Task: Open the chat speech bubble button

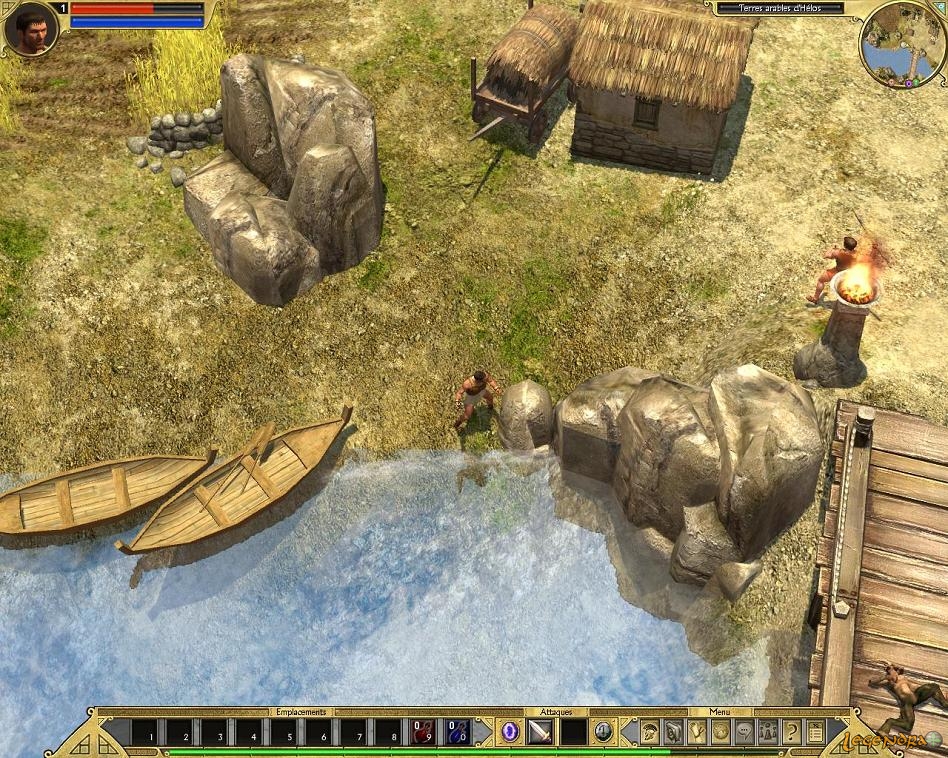Action: click(744, 732)
